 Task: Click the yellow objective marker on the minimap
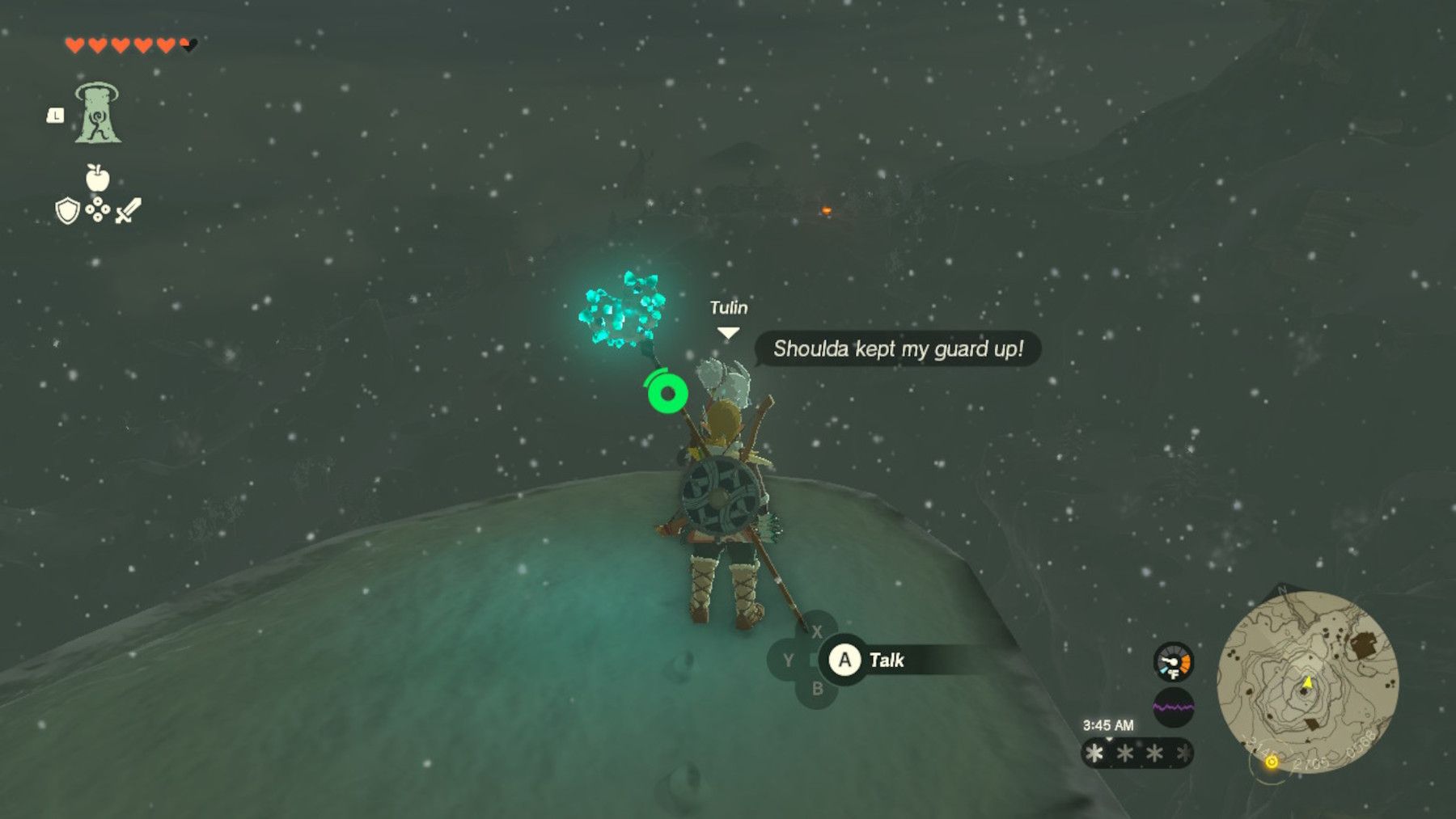[1271, 762]
